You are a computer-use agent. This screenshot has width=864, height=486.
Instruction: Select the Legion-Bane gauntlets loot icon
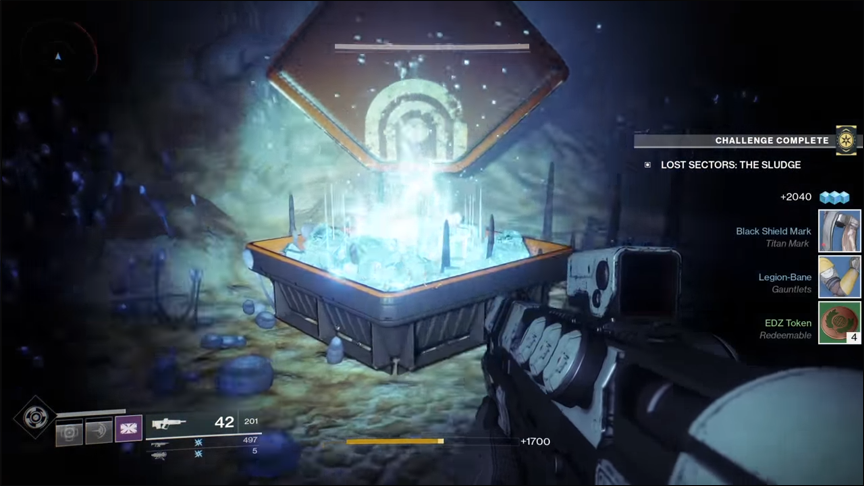tap(840, 277)
